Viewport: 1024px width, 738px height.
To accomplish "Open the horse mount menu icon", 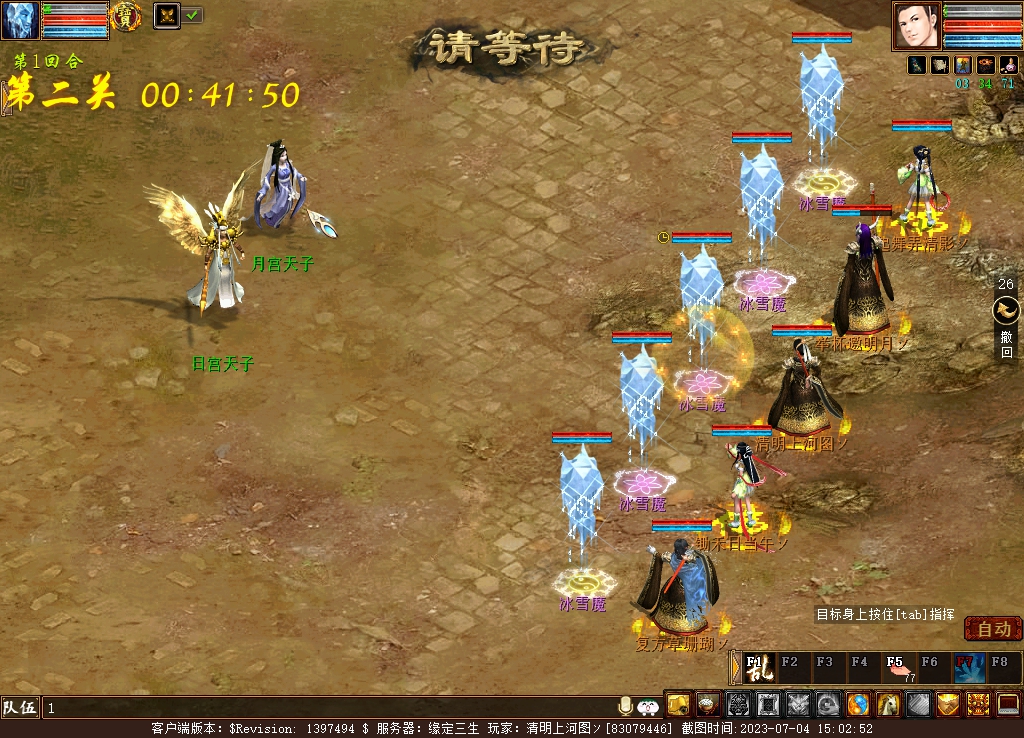I will click(x=888, y=704).
